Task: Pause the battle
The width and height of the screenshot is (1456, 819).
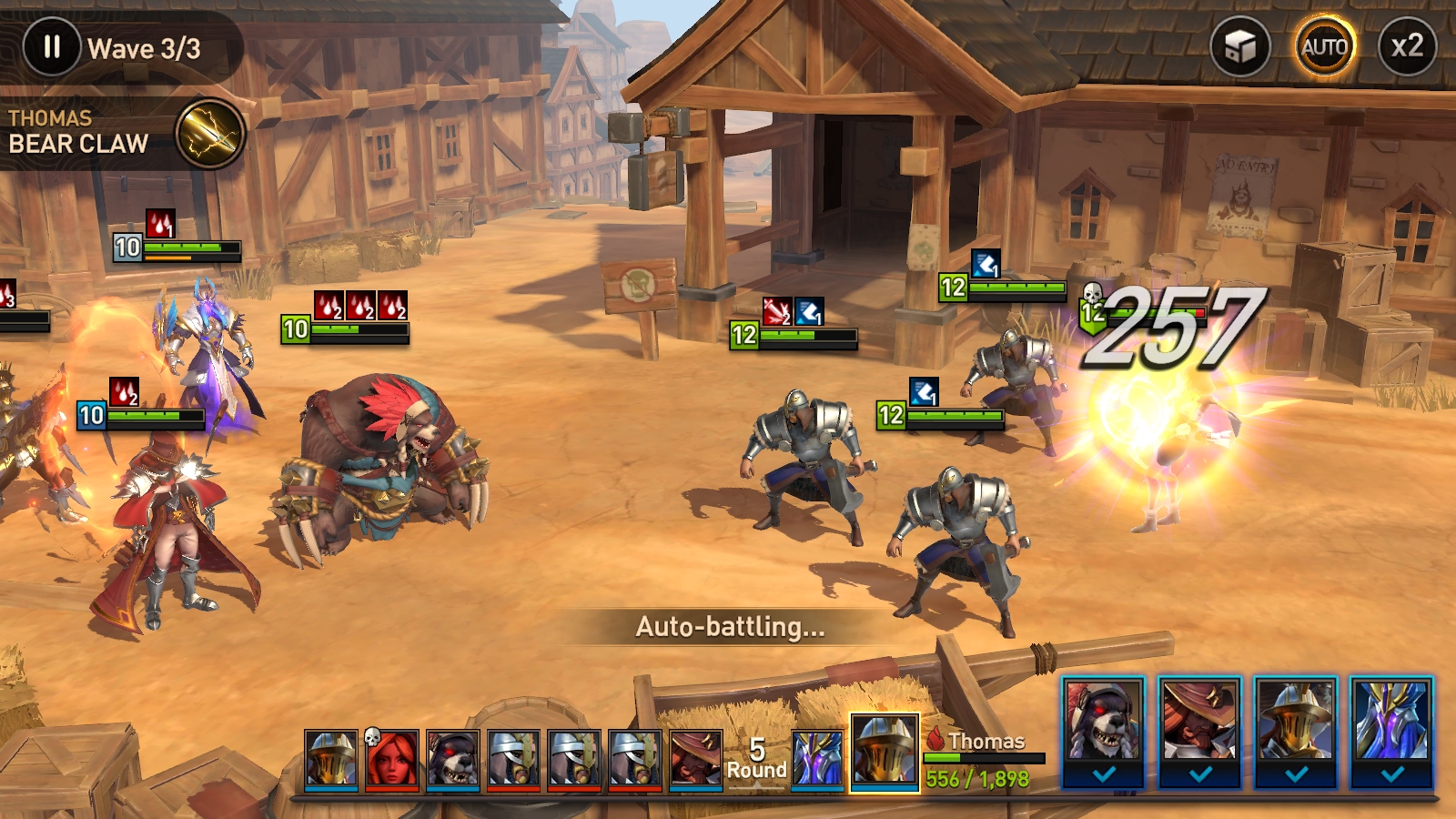Action: [52, 47]
